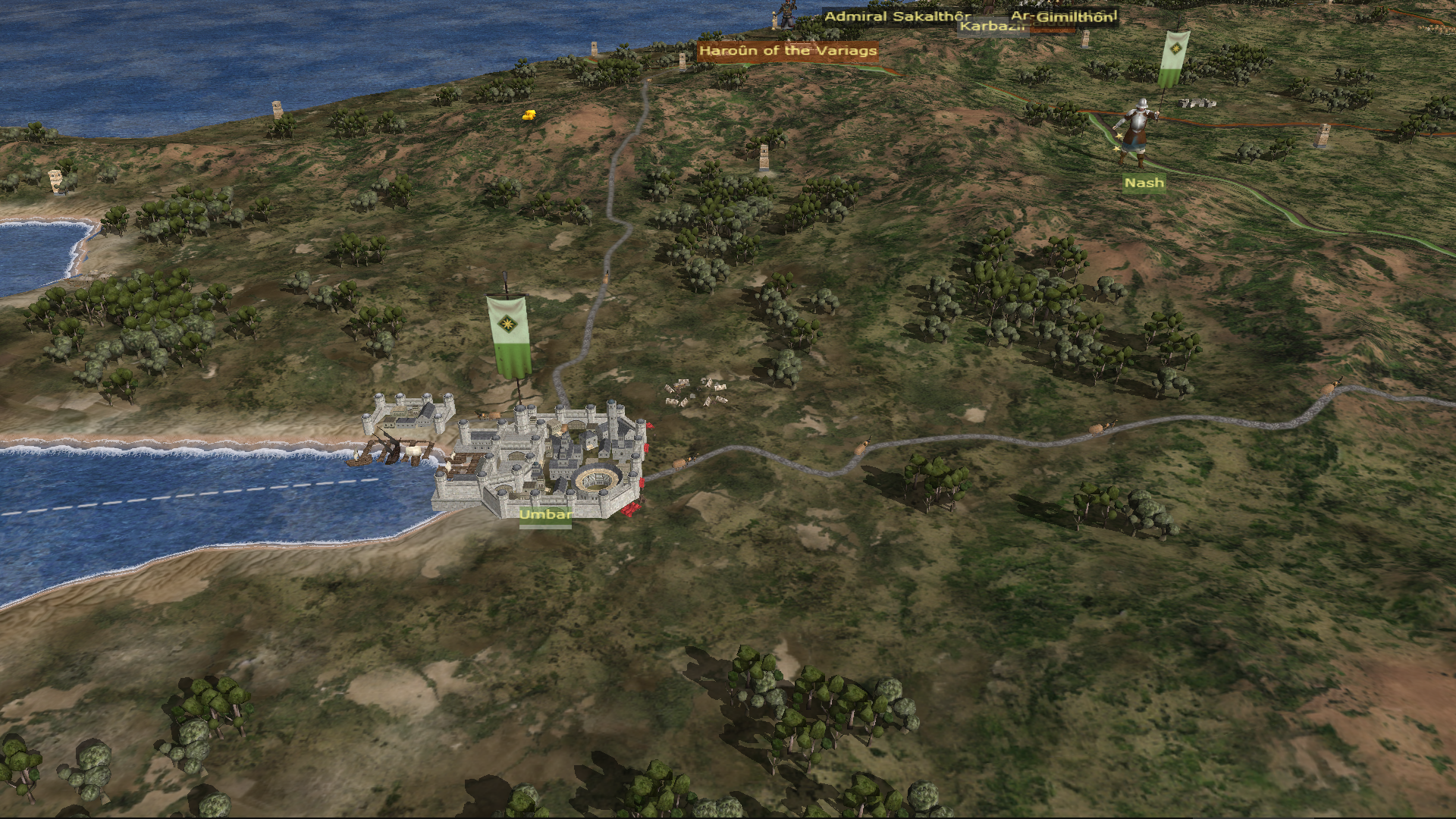Select the Haroûn of the Variags label
The image size is (1456, 819).
point(788,51)
